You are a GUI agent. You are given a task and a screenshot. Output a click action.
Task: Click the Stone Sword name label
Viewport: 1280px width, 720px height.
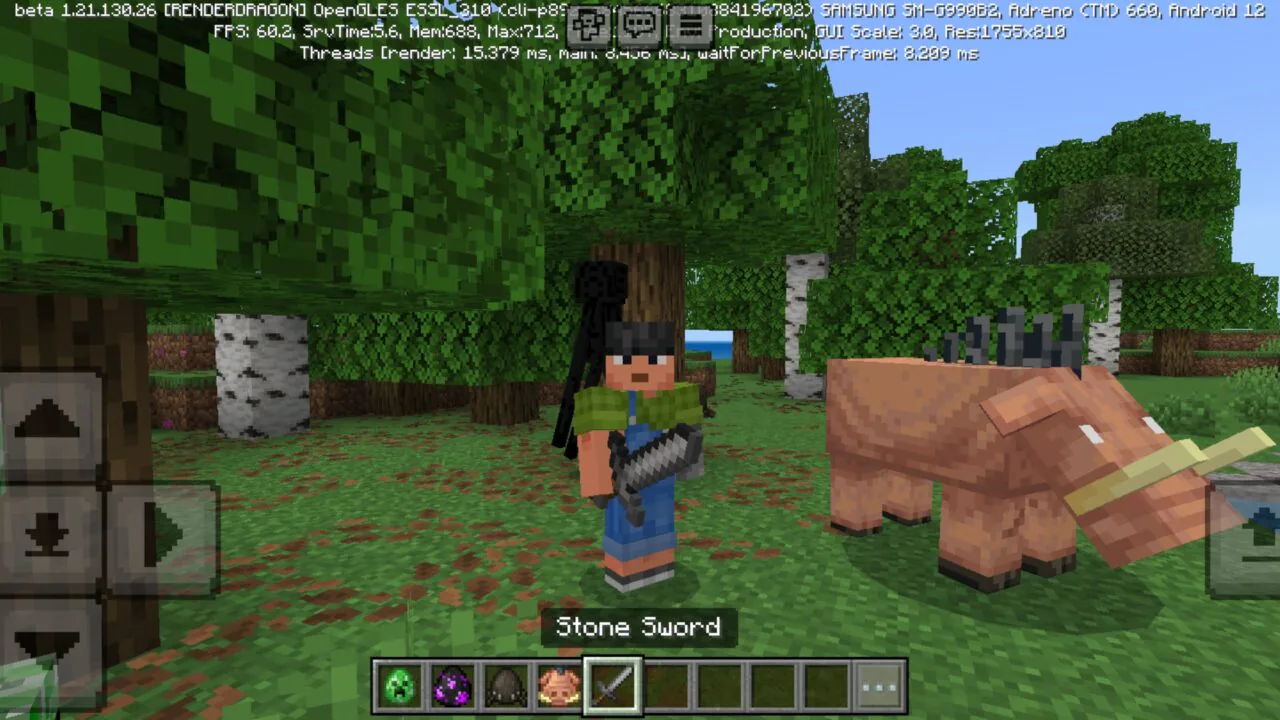(x=638, y=627)
